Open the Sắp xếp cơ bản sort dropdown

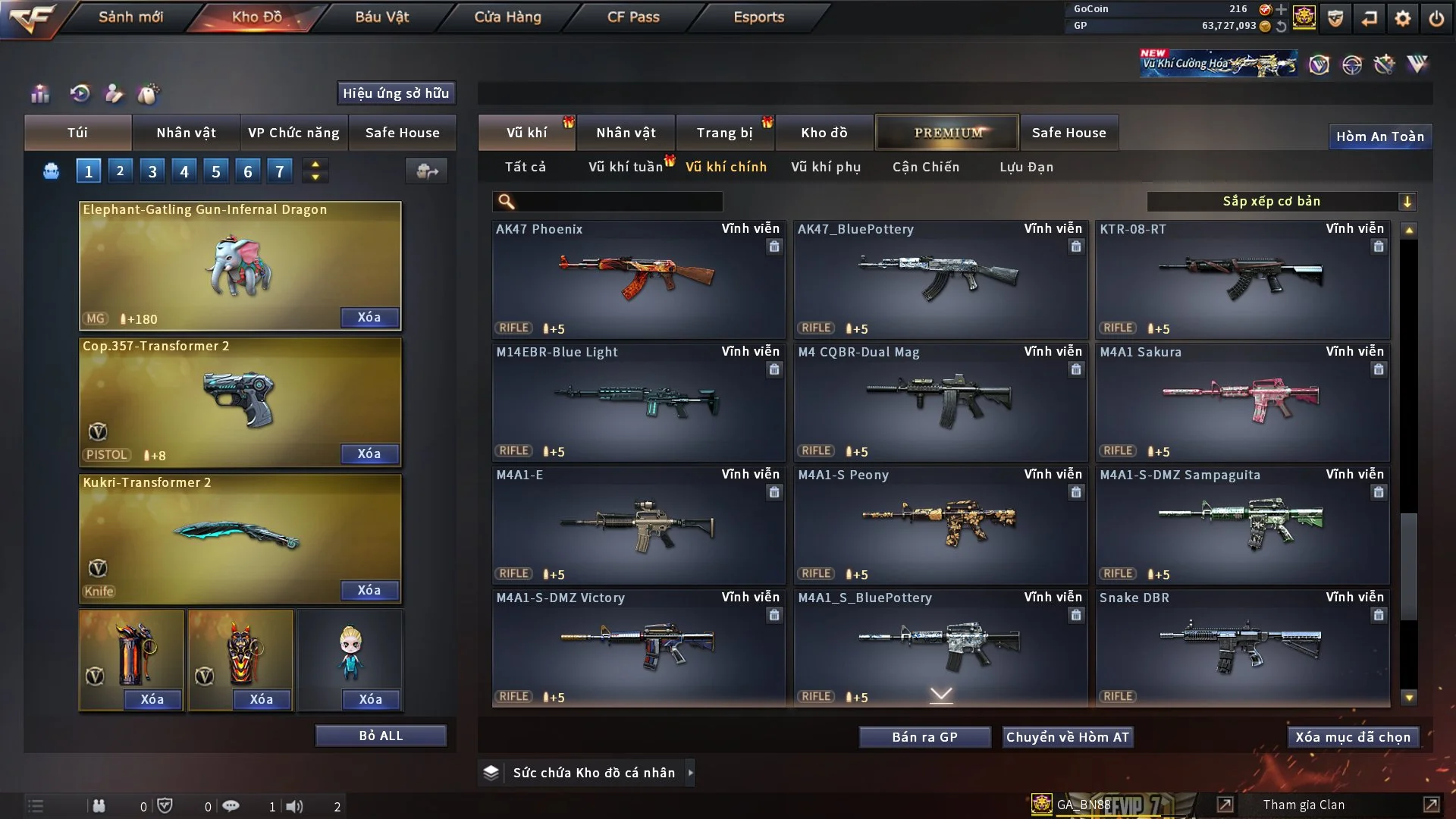point(1281,201)
